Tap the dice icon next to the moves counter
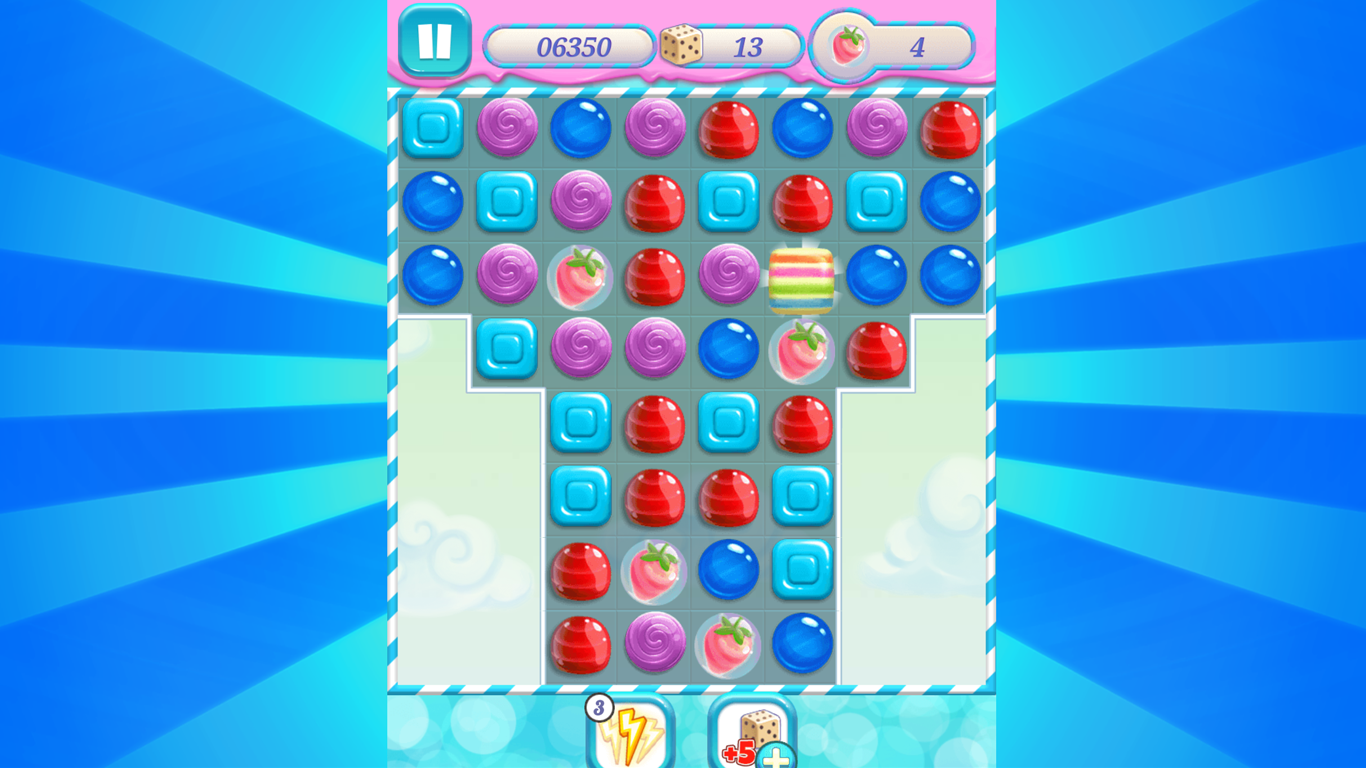1366x768 pixels. 684,45
